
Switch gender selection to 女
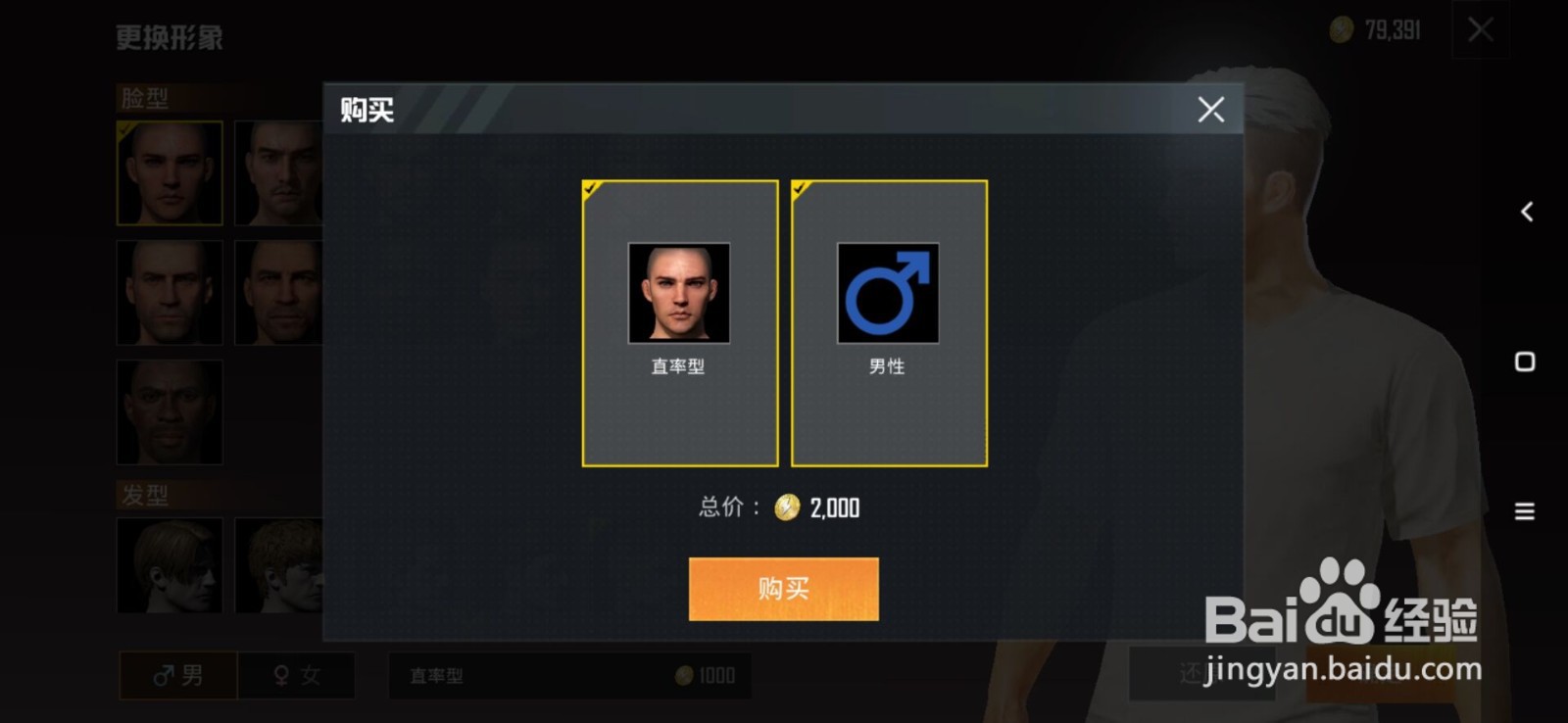[295, 676]
